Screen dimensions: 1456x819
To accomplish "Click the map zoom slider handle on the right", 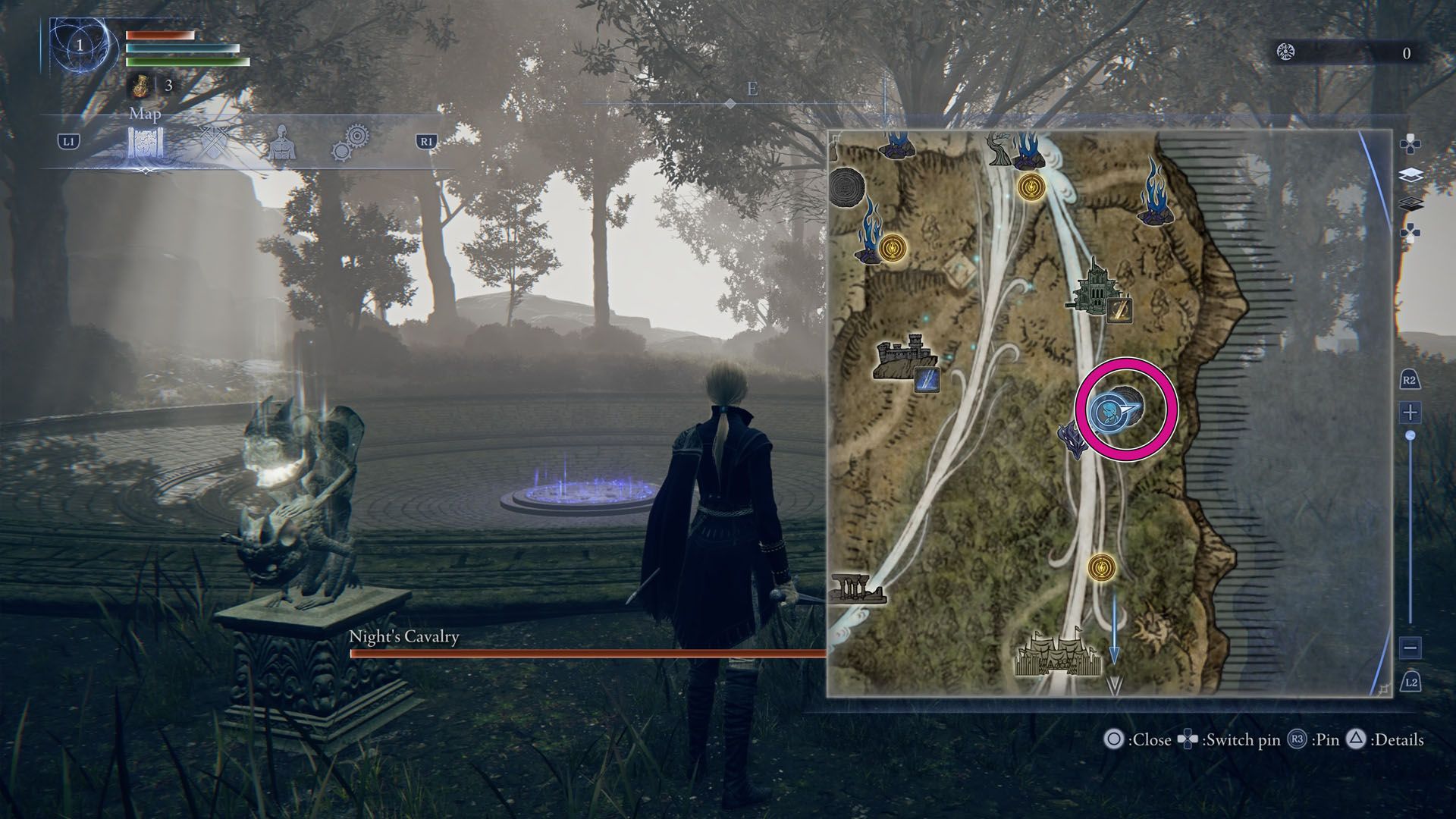I will pyautogui.click(x=1410, y=434).
